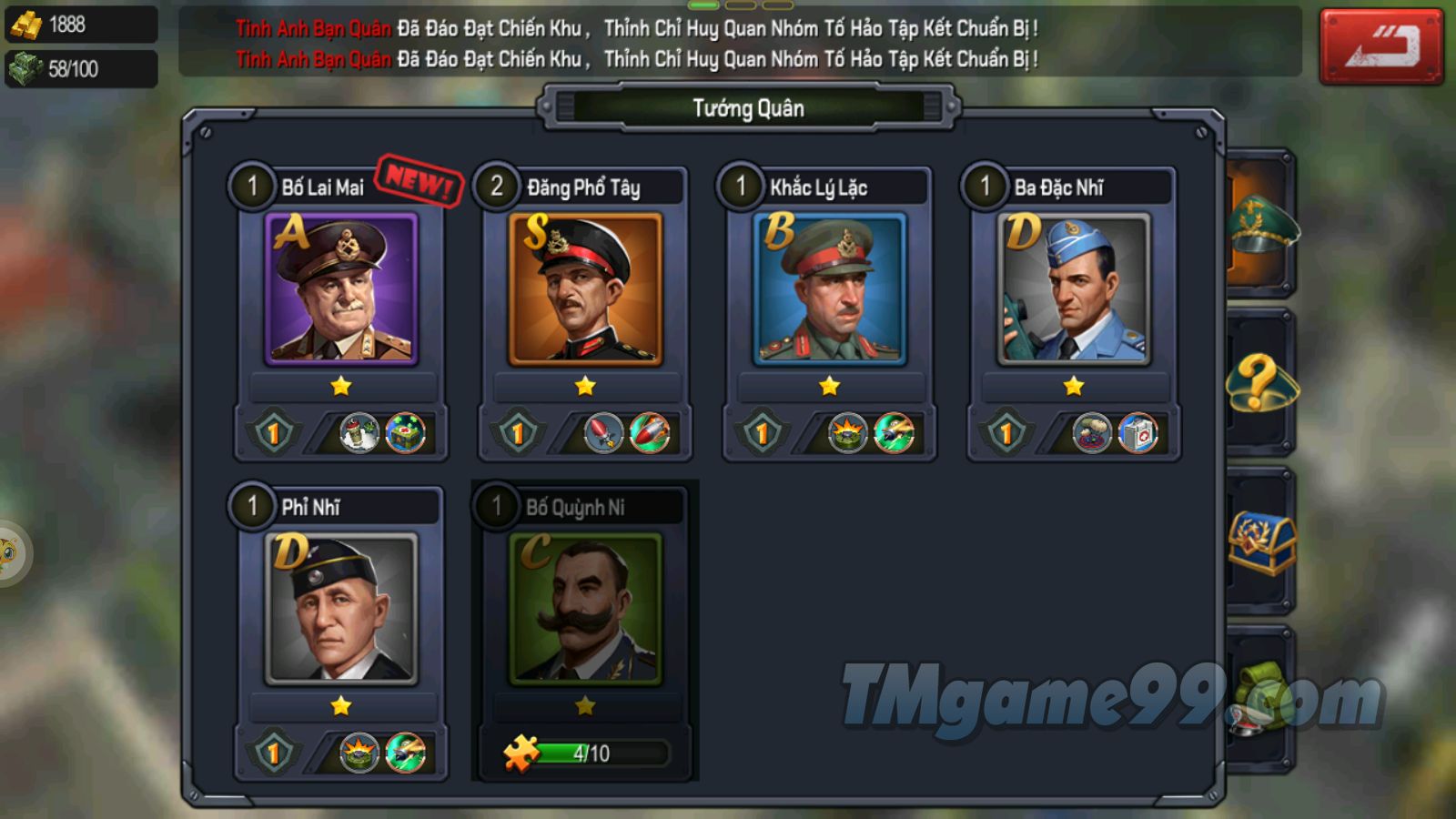View the locked Bố Quỳnh Ni general
Screen dimensions: 1456x819
pyautogui.click(x=585, y=609)
